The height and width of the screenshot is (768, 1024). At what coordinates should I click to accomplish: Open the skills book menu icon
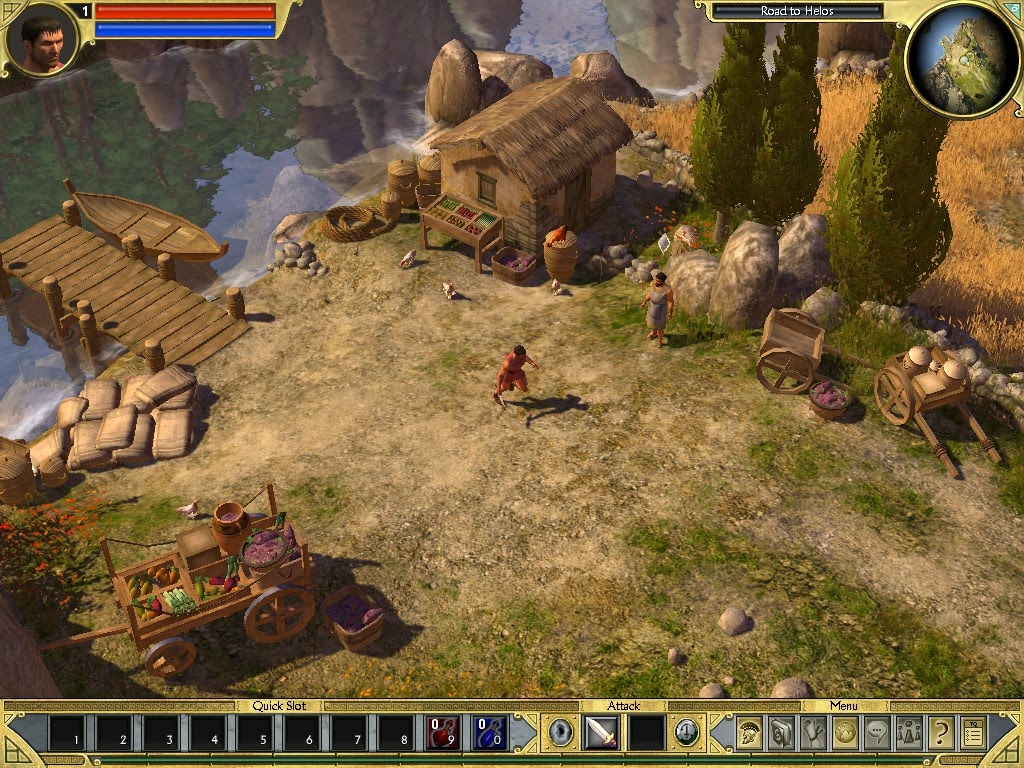click(x=781, y=733)
